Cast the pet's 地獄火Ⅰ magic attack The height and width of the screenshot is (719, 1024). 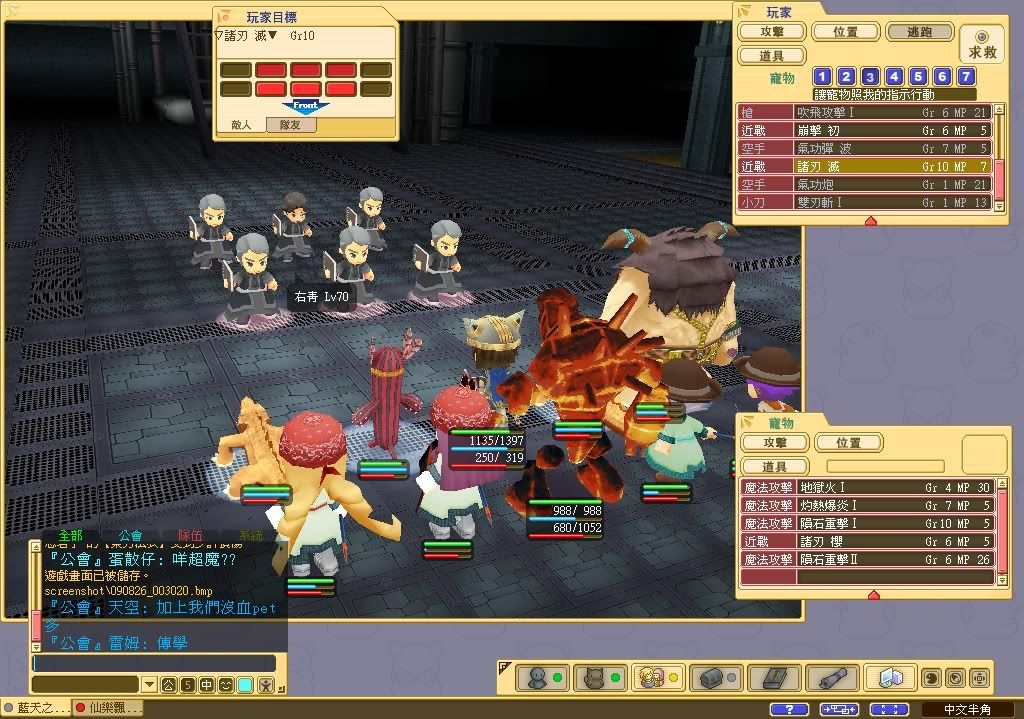[864, 487]
